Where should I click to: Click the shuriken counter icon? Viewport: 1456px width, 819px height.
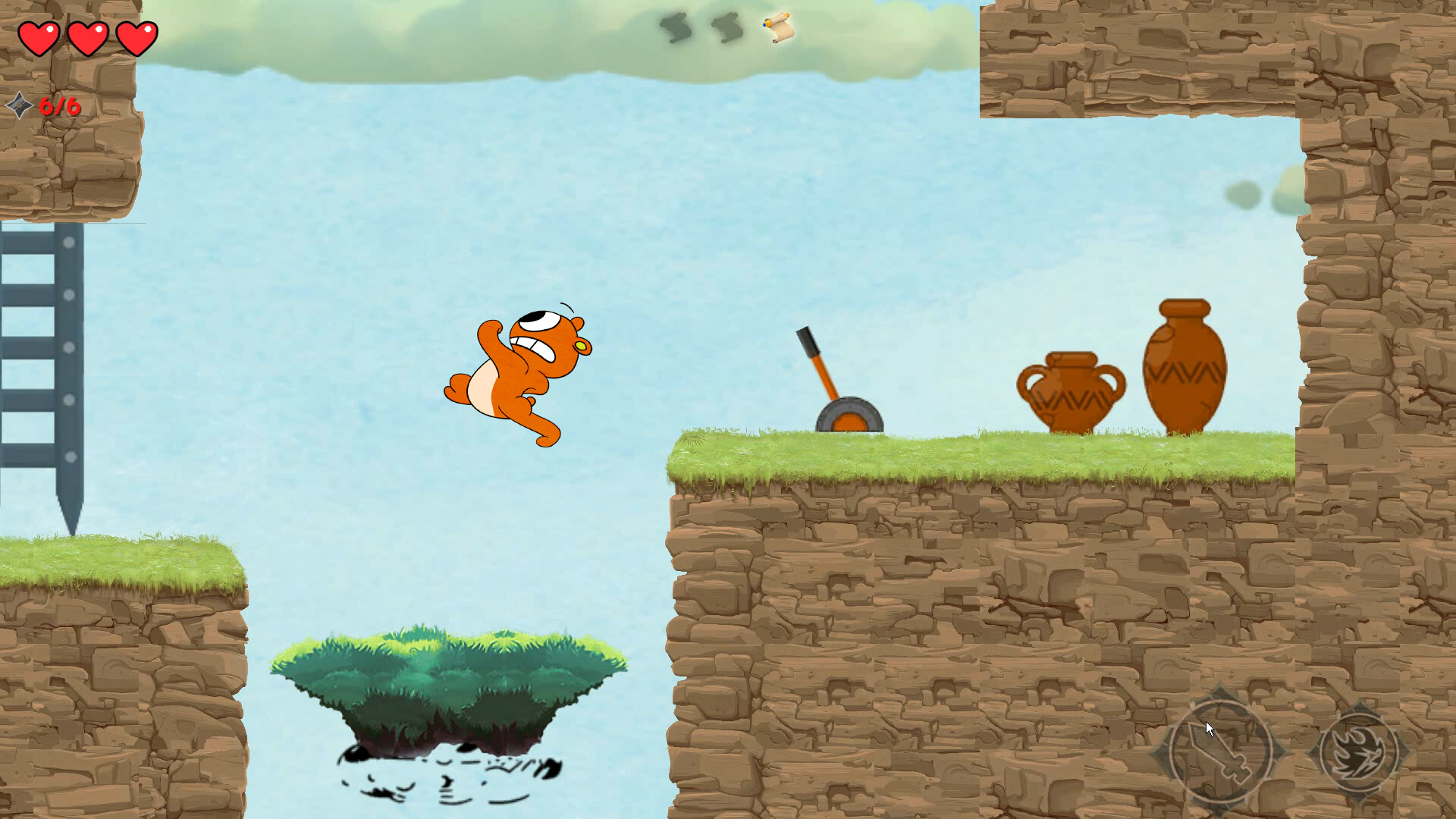click(19, 107)
